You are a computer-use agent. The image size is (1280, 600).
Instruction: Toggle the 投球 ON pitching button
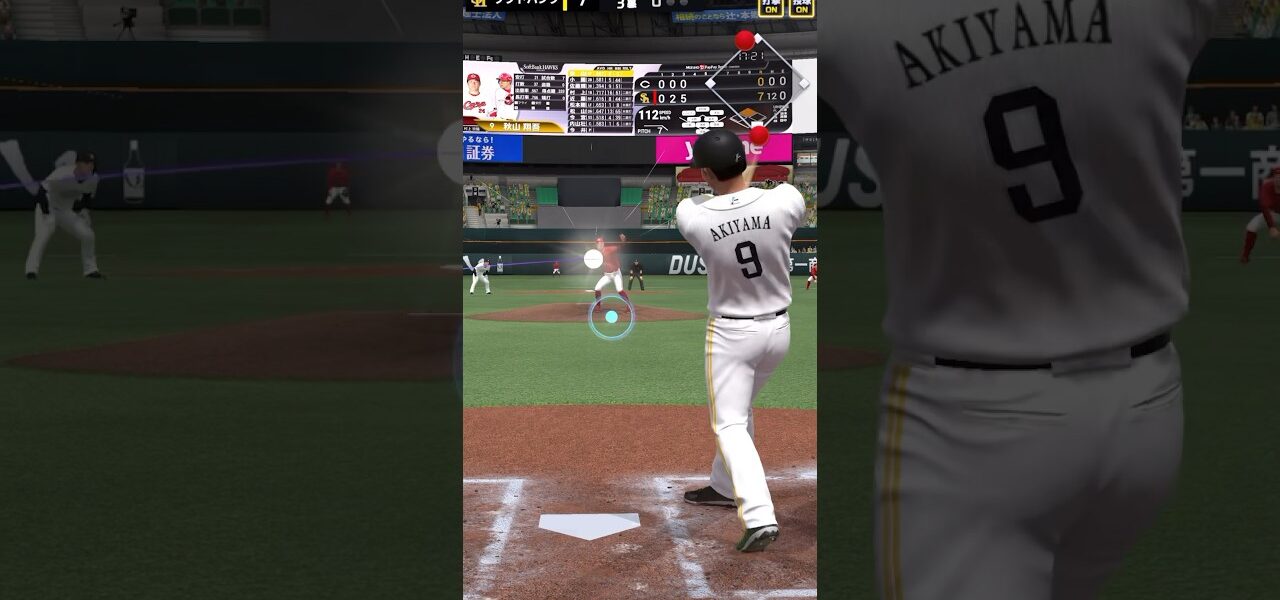tap(801, 8)
